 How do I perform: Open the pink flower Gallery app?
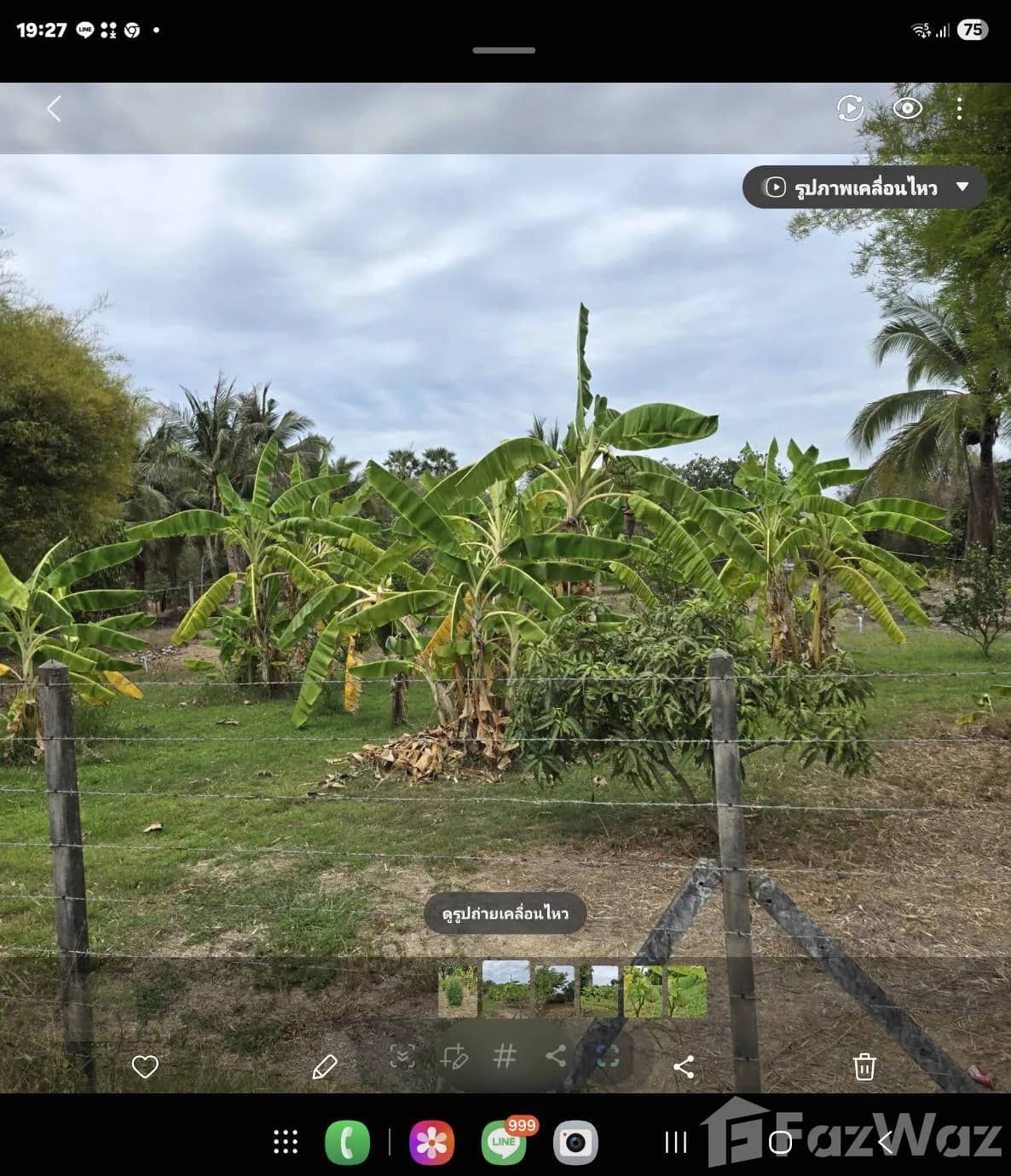[x=431, y=1142]
